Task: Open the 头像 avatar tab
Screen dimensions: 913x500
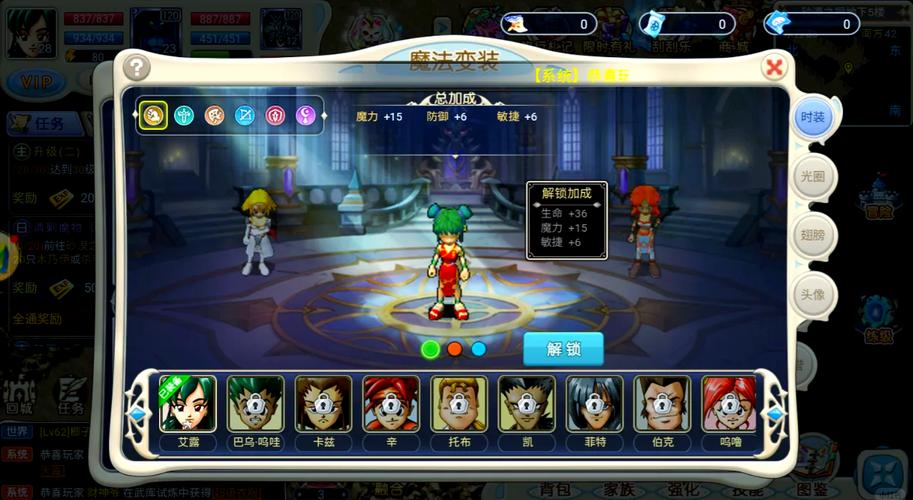Action: (811, 294)
